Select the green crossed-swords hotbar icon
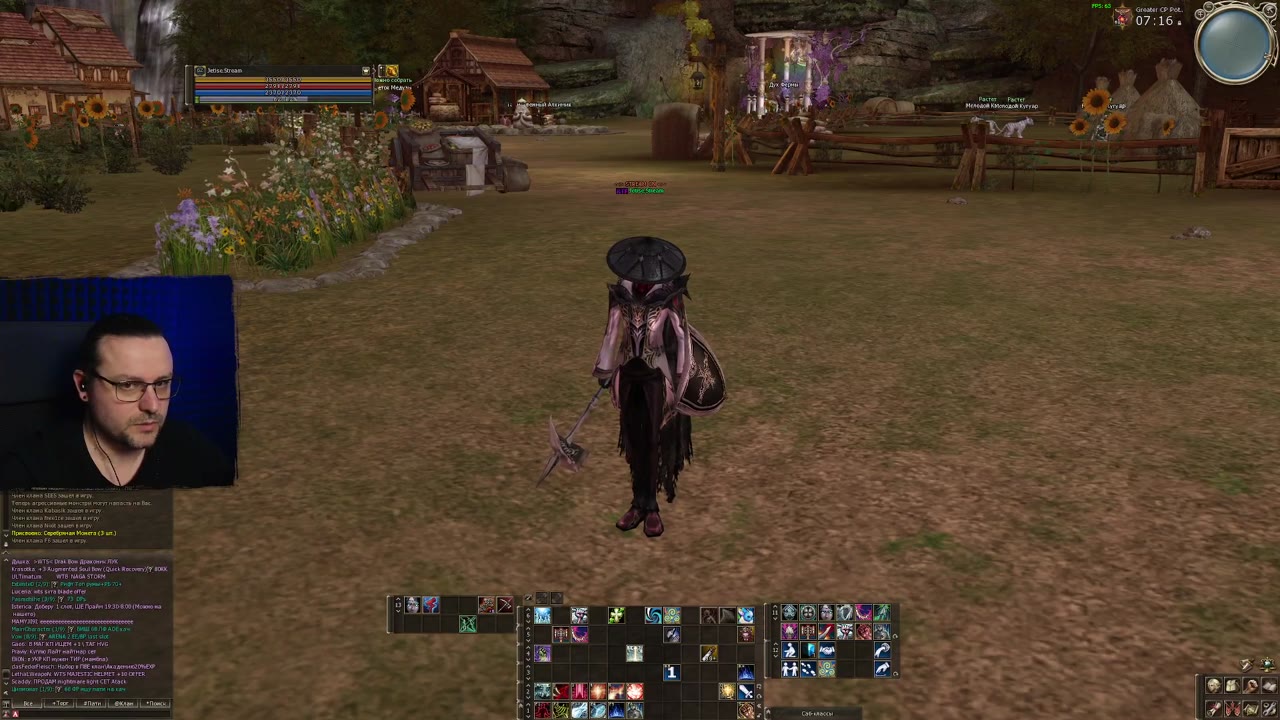 (467, 624)
